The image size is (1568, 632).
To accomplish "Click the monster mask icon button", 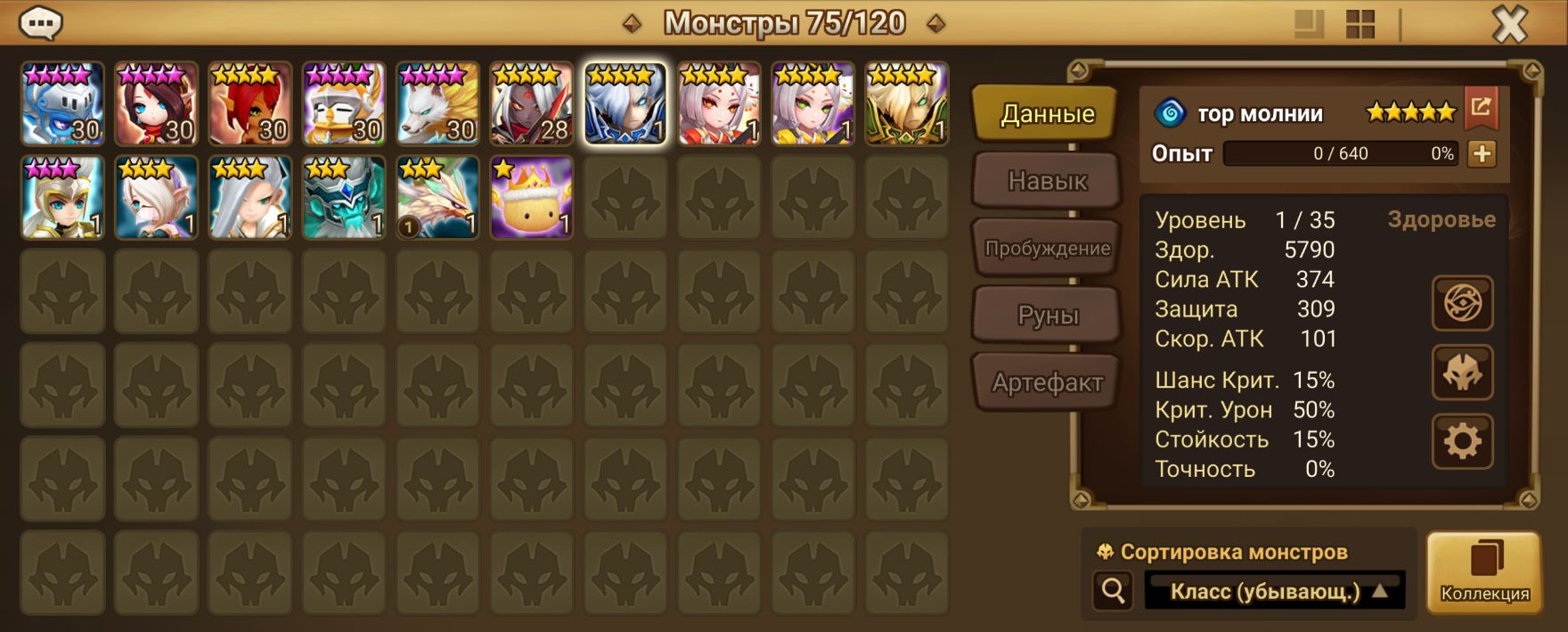I will point(1462,373).
